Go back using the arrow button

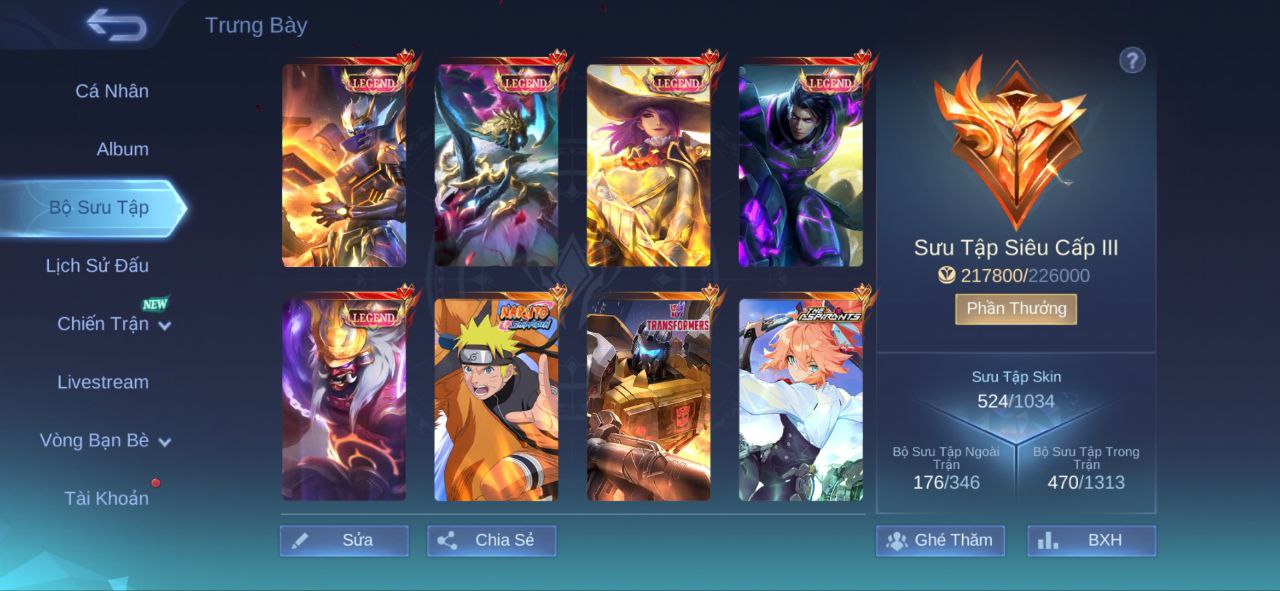click(116, 25)
